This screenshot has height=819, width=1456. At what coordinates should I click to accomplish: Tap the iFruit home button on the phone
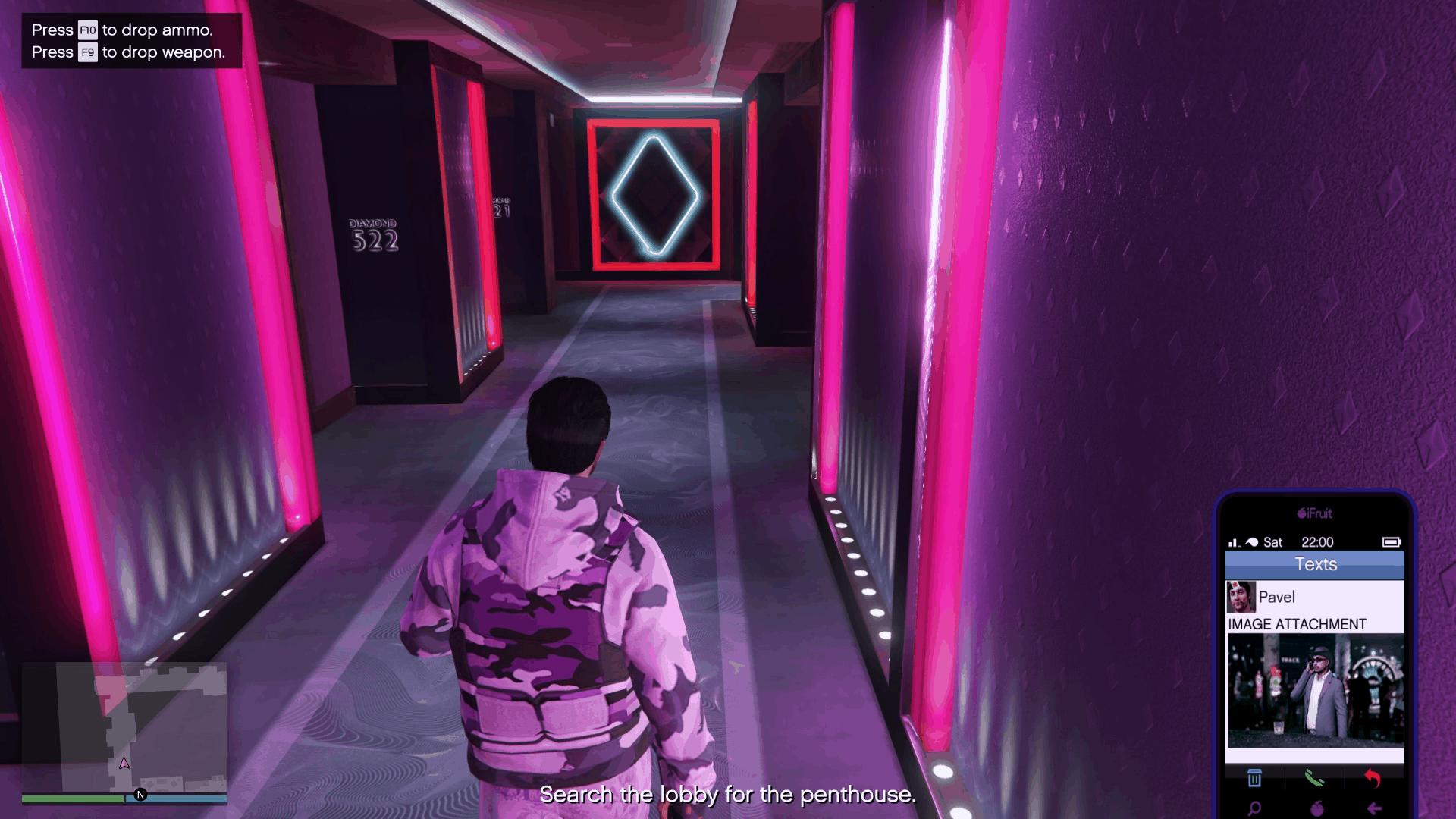point(1314,808)
